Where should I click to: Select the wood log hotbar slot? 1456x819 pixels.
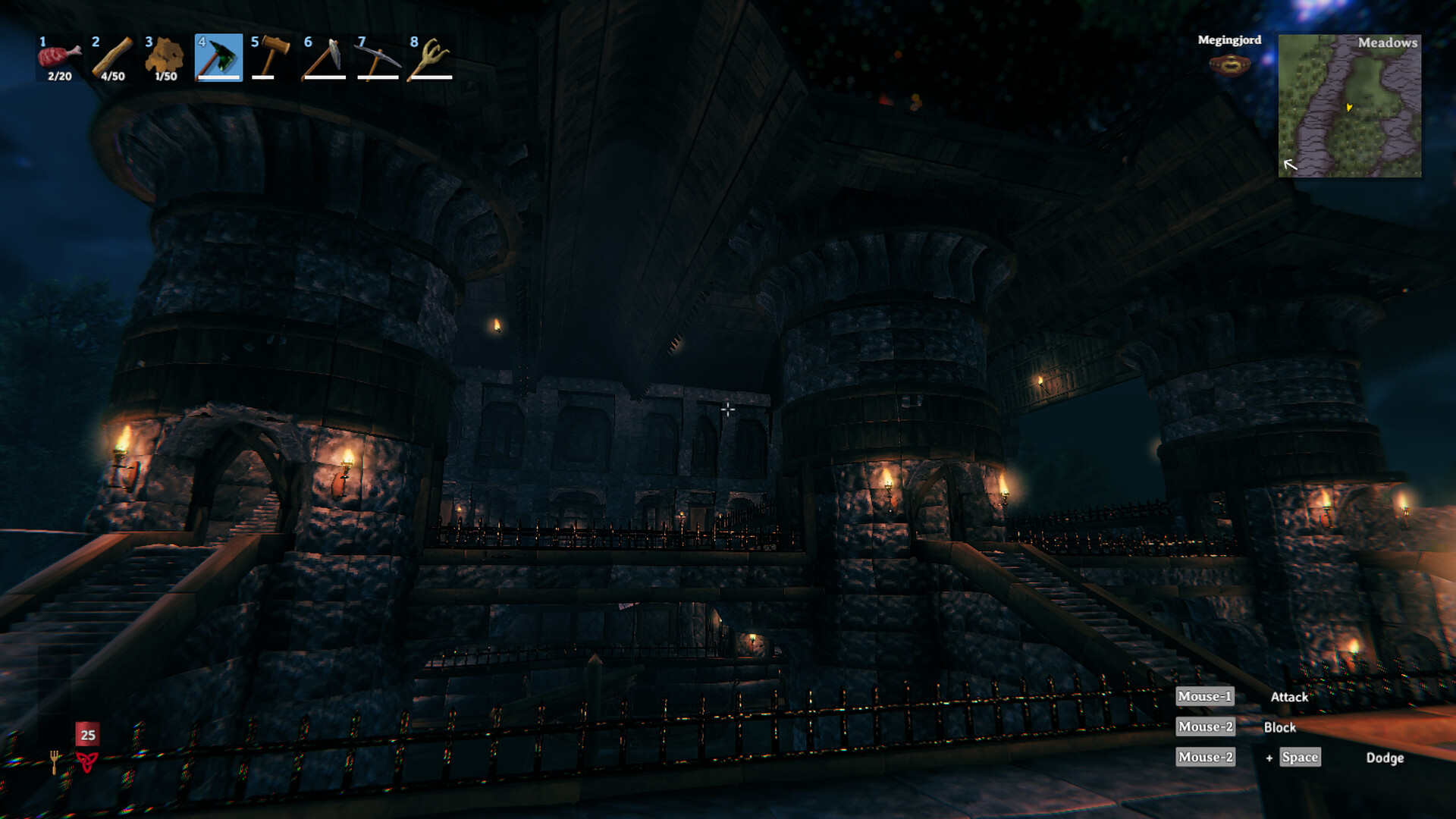(x=112, y=58)
